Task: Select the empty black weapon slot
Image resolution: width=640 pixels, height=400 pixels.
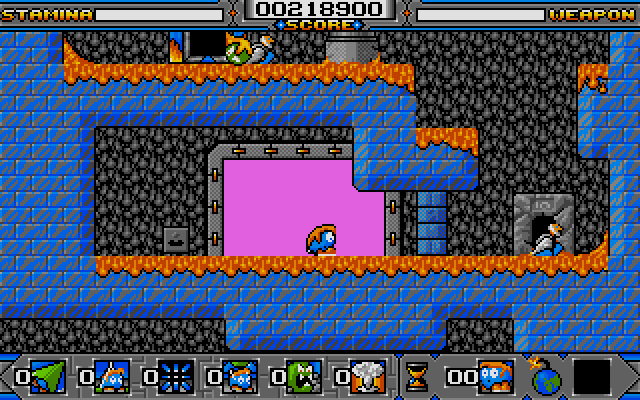Action: click(592, 377)
